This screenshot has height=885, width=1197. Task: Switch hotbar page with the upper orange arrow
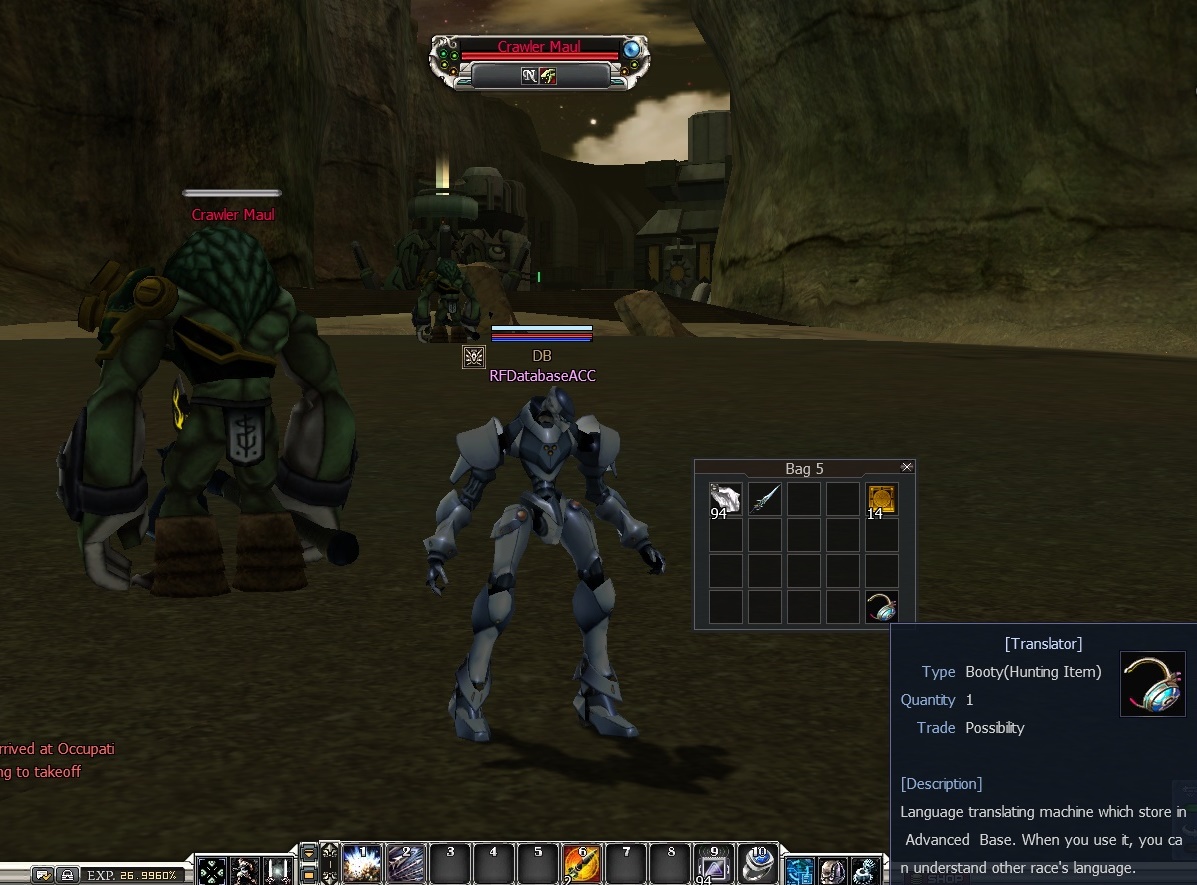click(x=309, y=853)
